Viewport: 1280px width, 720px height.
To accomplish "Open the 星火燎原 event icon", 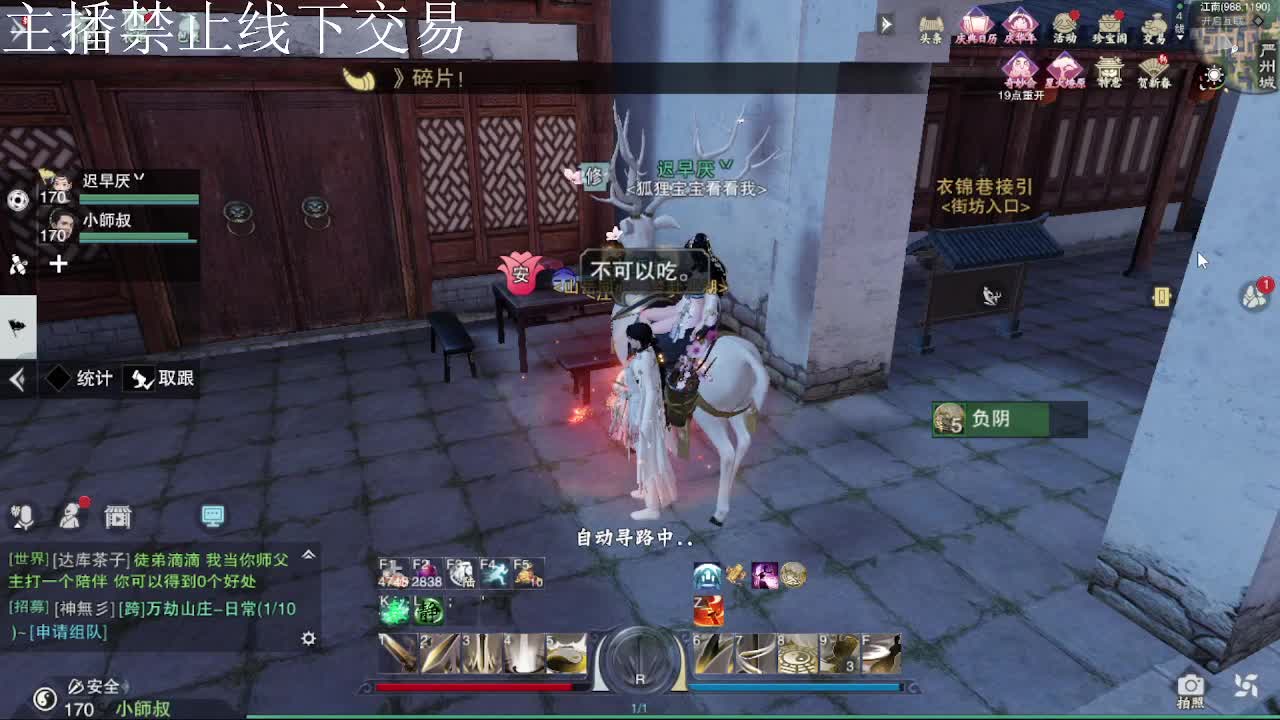I will (x=1063, y=70).
